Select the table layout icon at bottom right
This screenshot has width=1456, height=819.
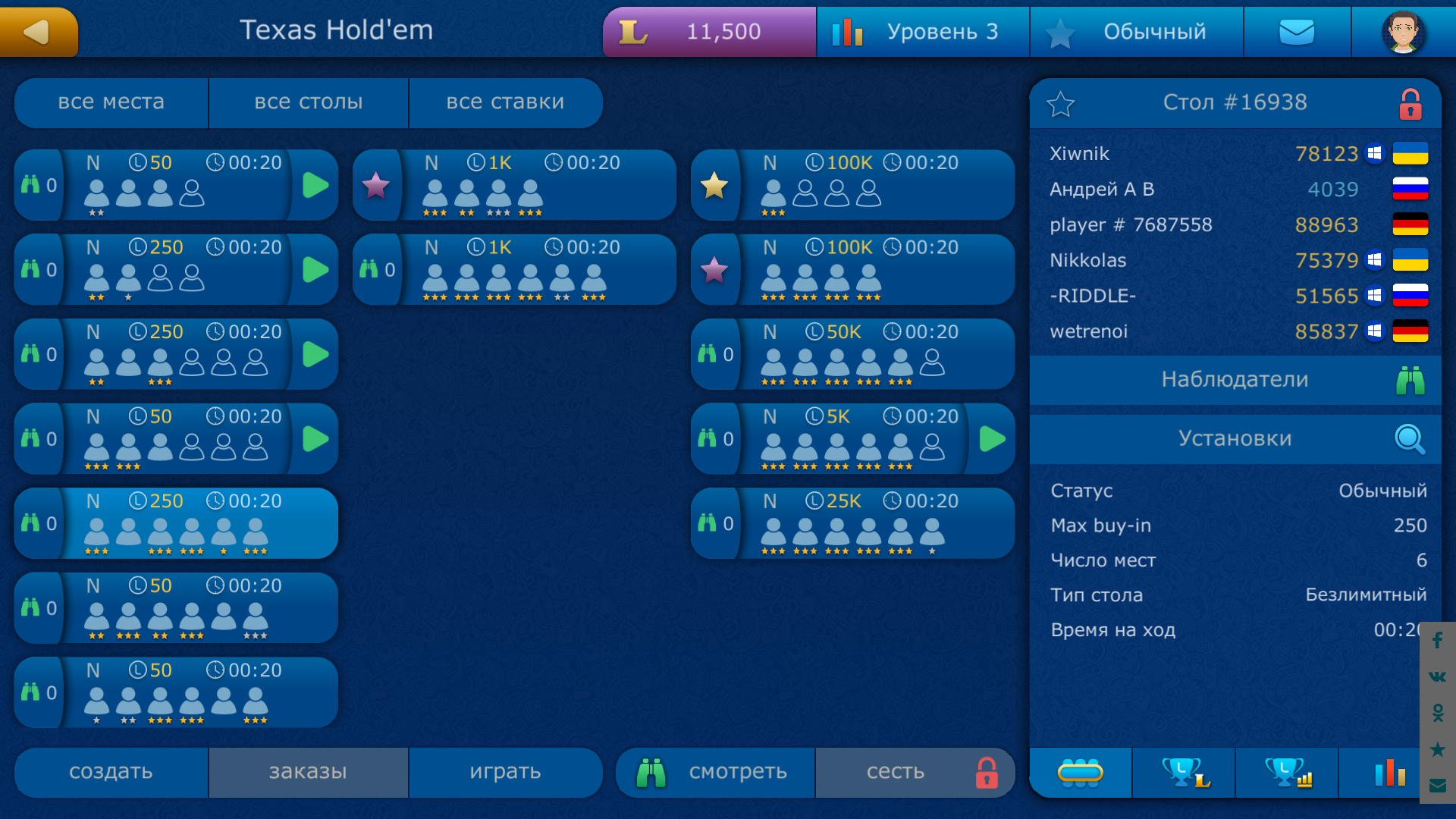(x=1081, y=772)
